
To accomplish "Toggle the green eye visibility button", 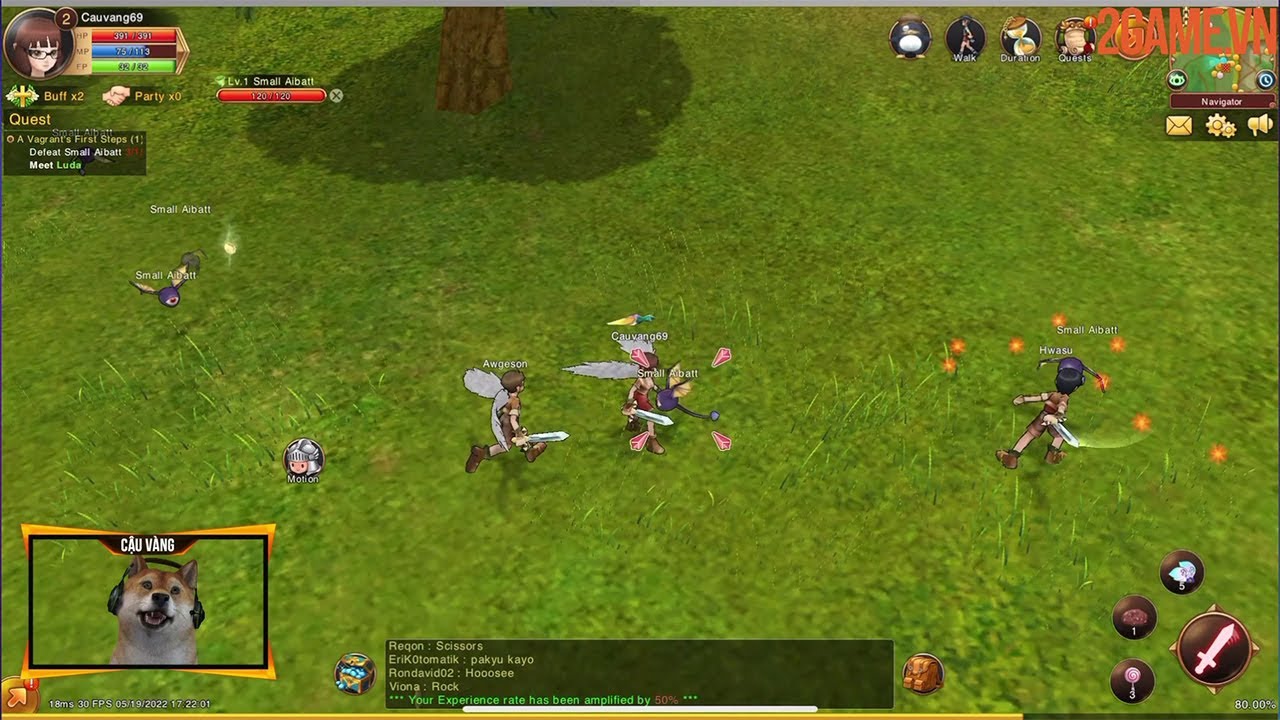I will coord(1177,81).
